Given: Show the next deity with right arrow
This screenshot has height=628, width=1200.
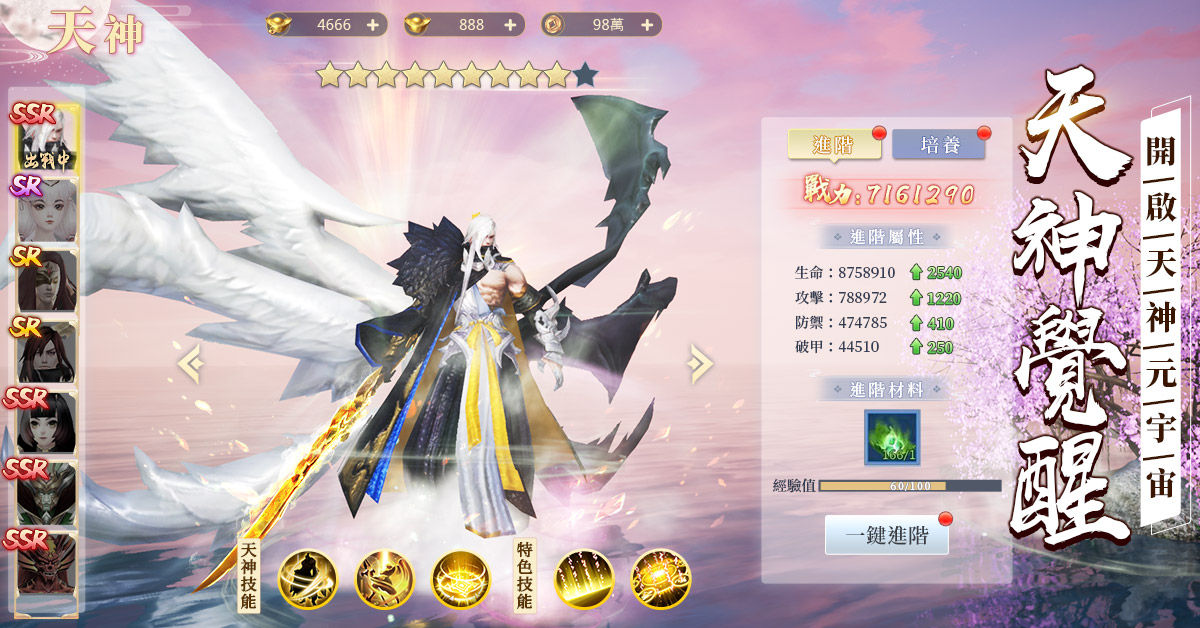Looking at the screenshot, I should pyautogui.click(x=700, y=363).
